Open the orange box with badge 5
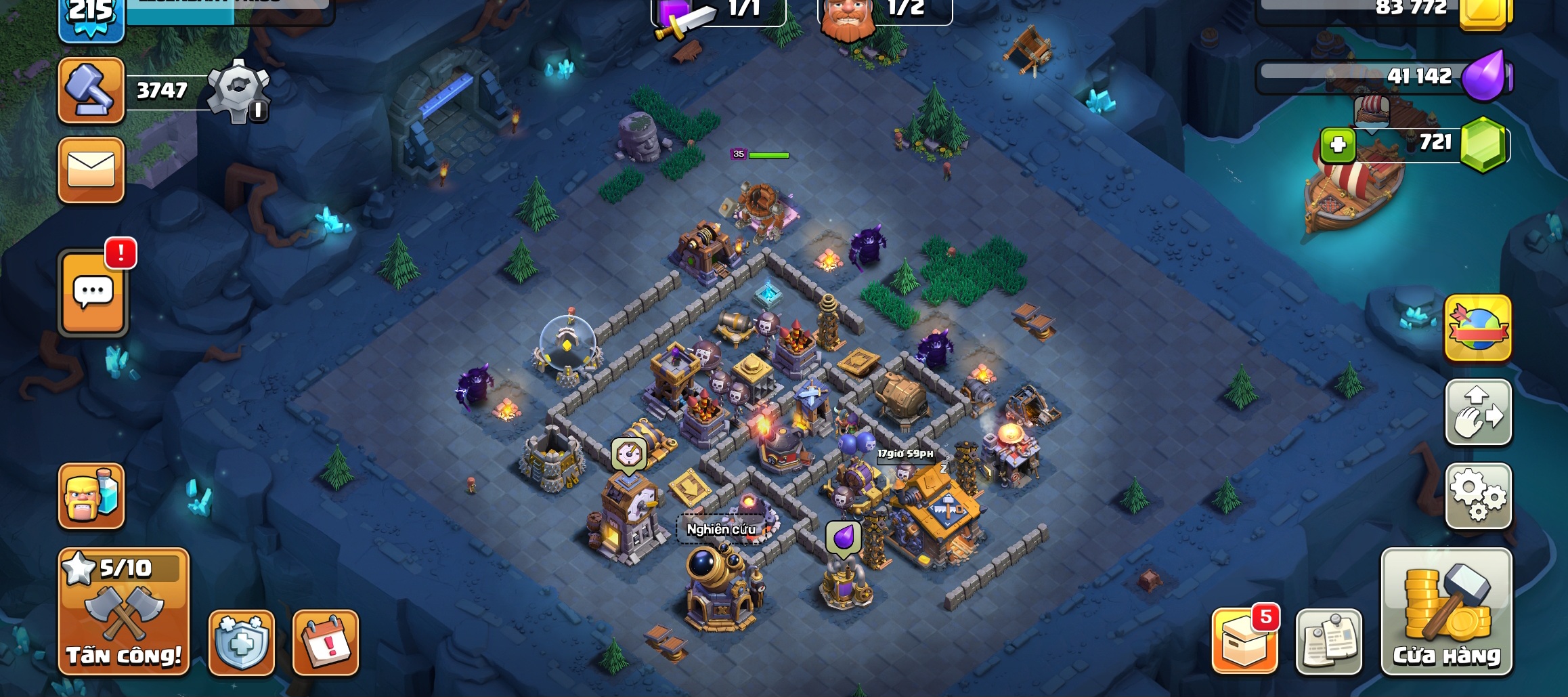The image size is (1568, 697). (1244, 641)
